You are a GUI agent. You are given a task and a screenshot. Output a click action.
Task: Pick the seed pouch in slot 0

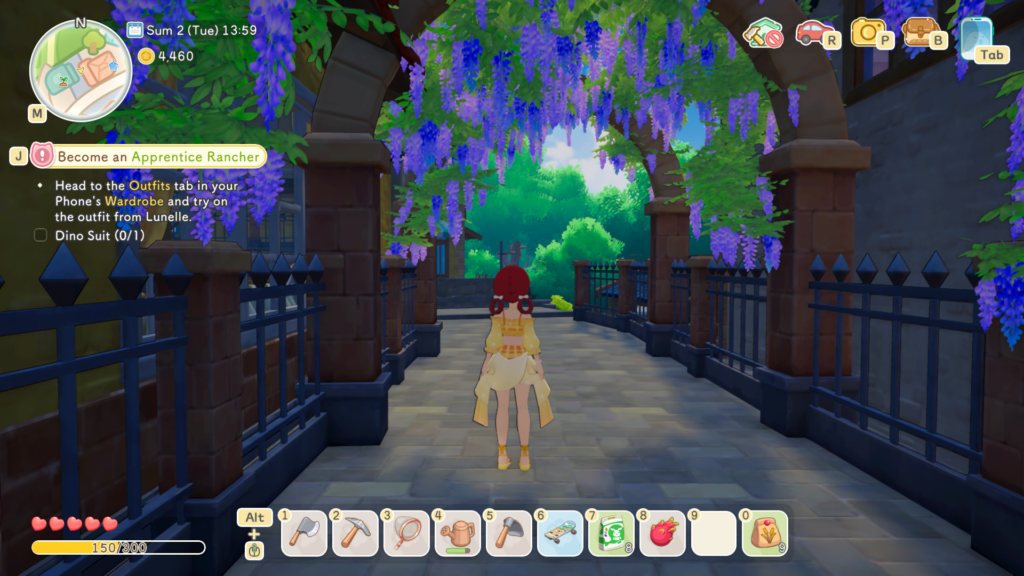(x=765, y=533)
